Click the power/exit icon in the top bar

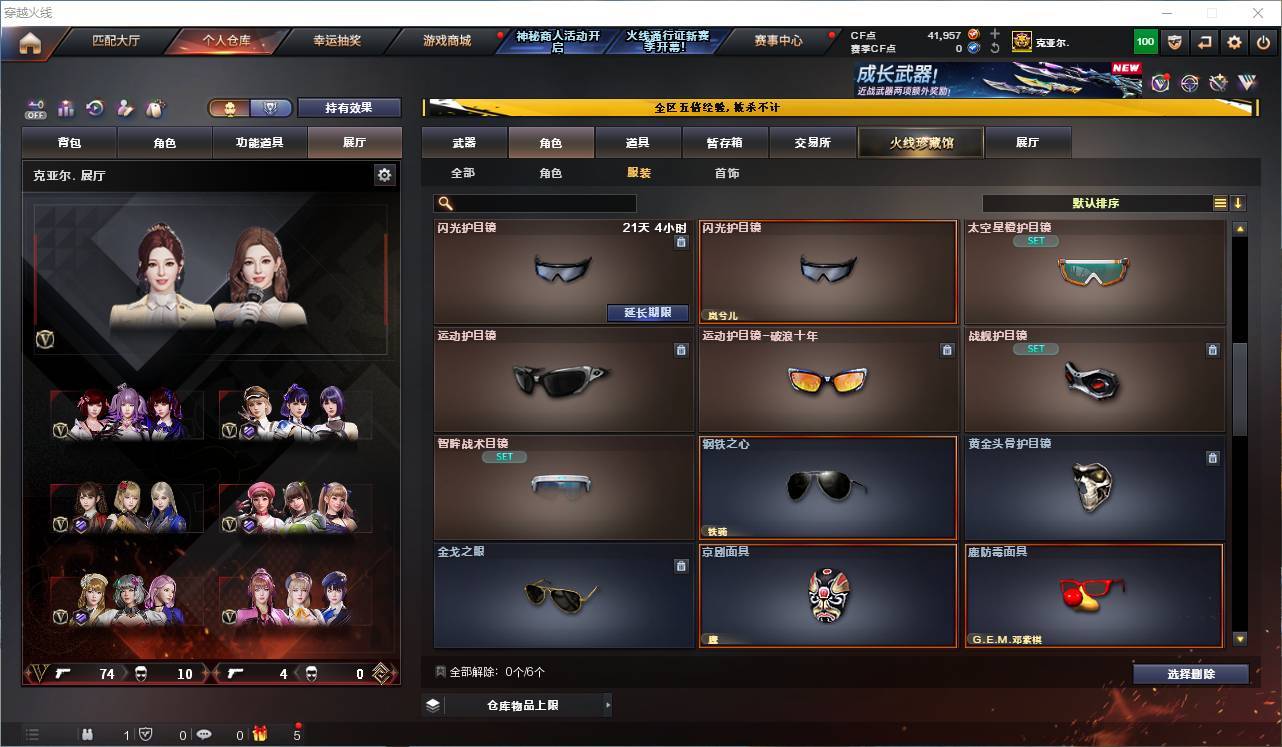[x=1262, y=41]
